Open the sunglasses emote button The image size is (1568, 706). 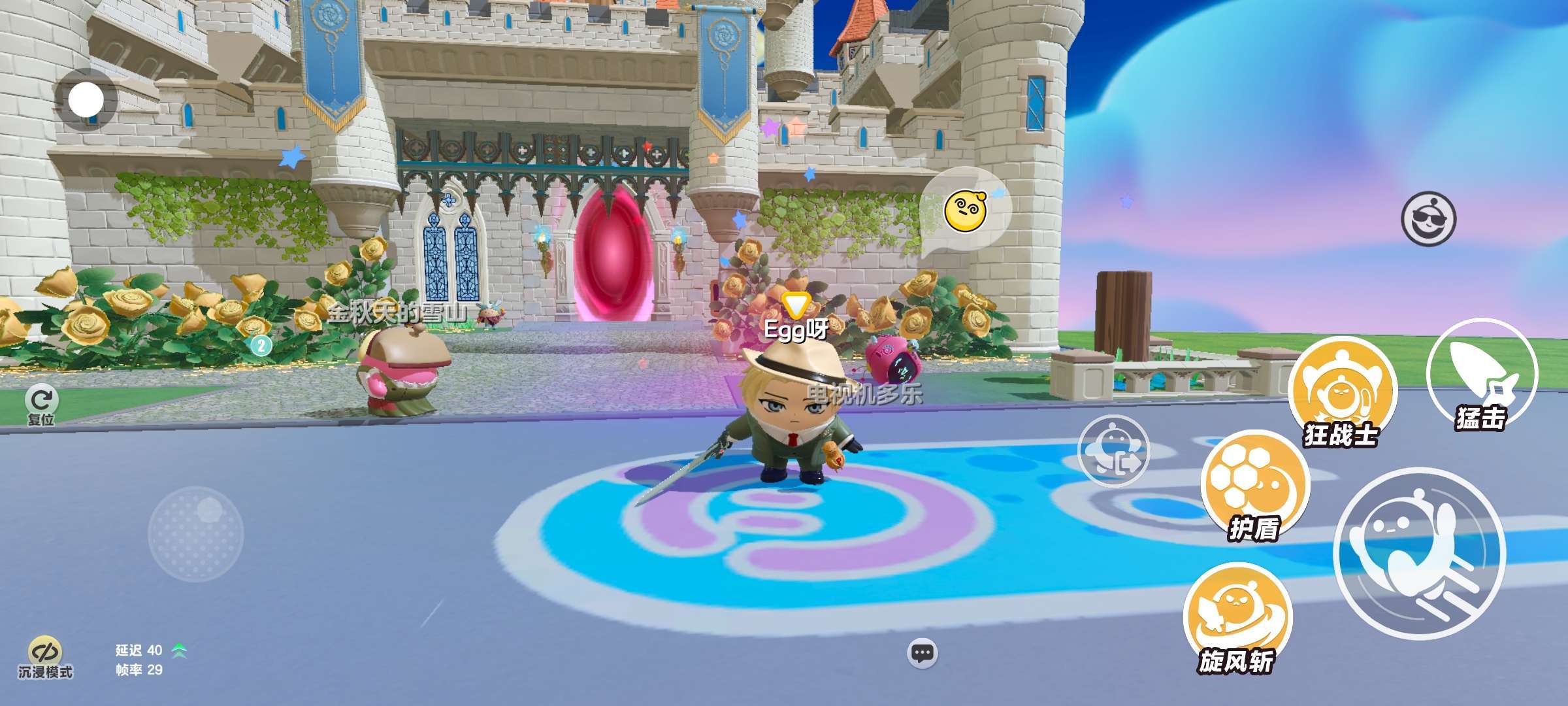click(x=1429, y=219)
